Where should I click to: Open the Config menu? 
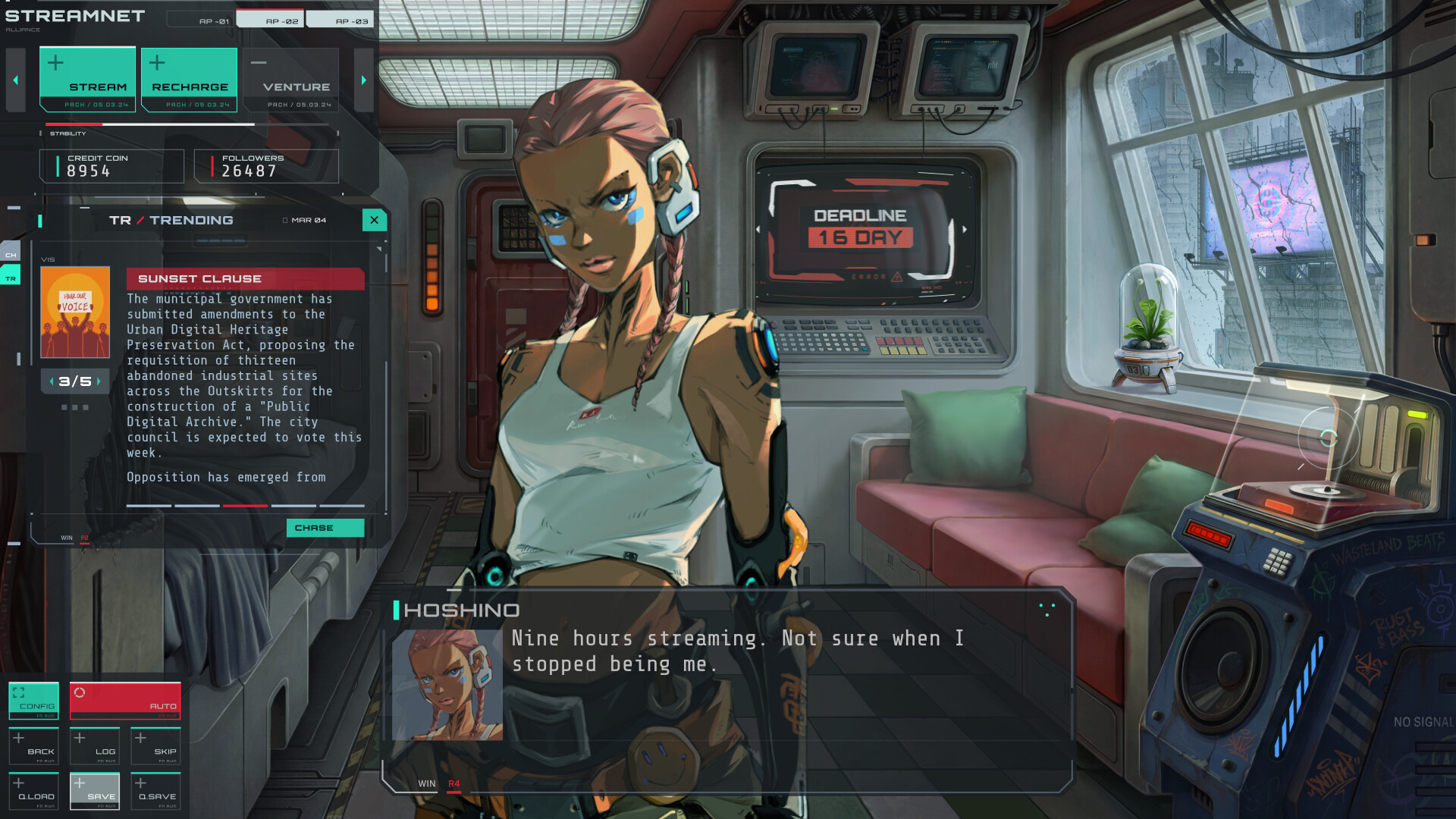pyautogui.click(x=33, y=701)
